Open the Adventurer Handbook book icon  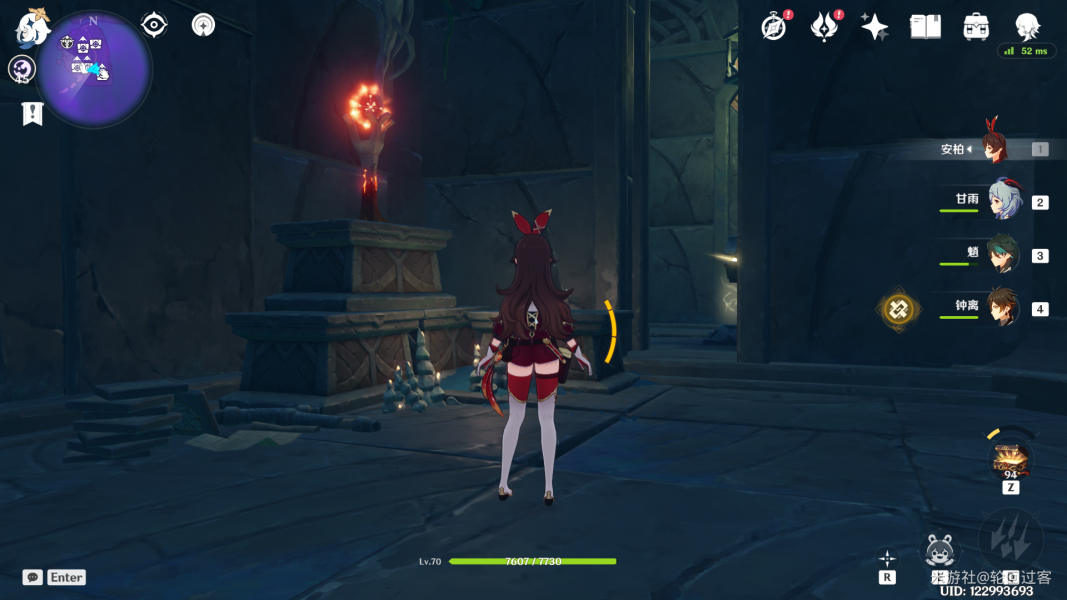[925, 27]
